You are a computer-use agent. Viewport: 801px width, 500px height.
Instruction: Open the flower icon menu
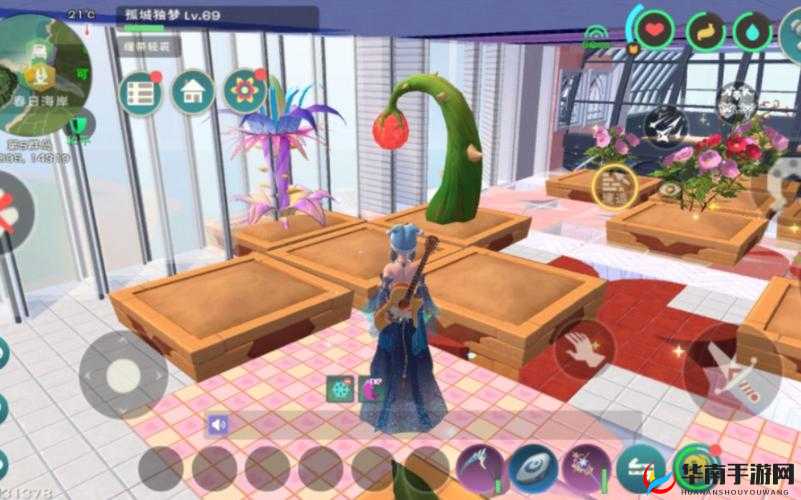[244, 91]
